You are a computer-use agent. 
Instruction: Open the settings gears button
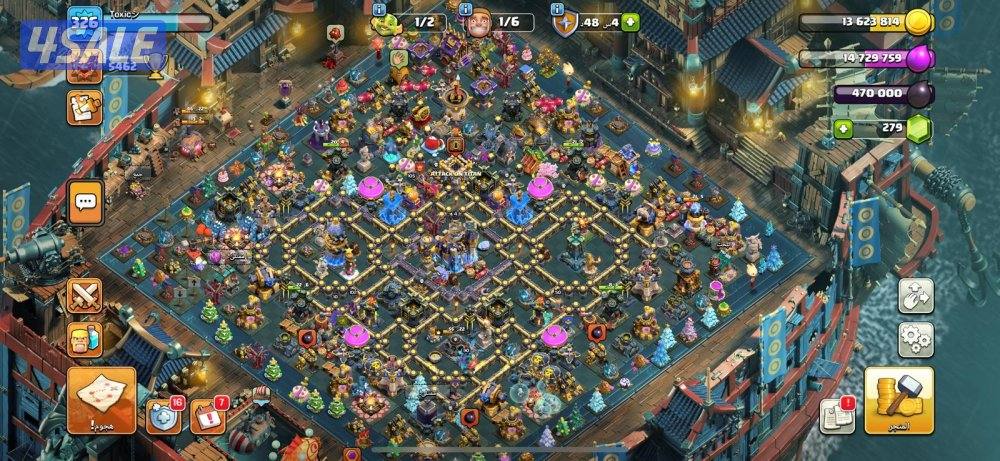click(915, 340)
